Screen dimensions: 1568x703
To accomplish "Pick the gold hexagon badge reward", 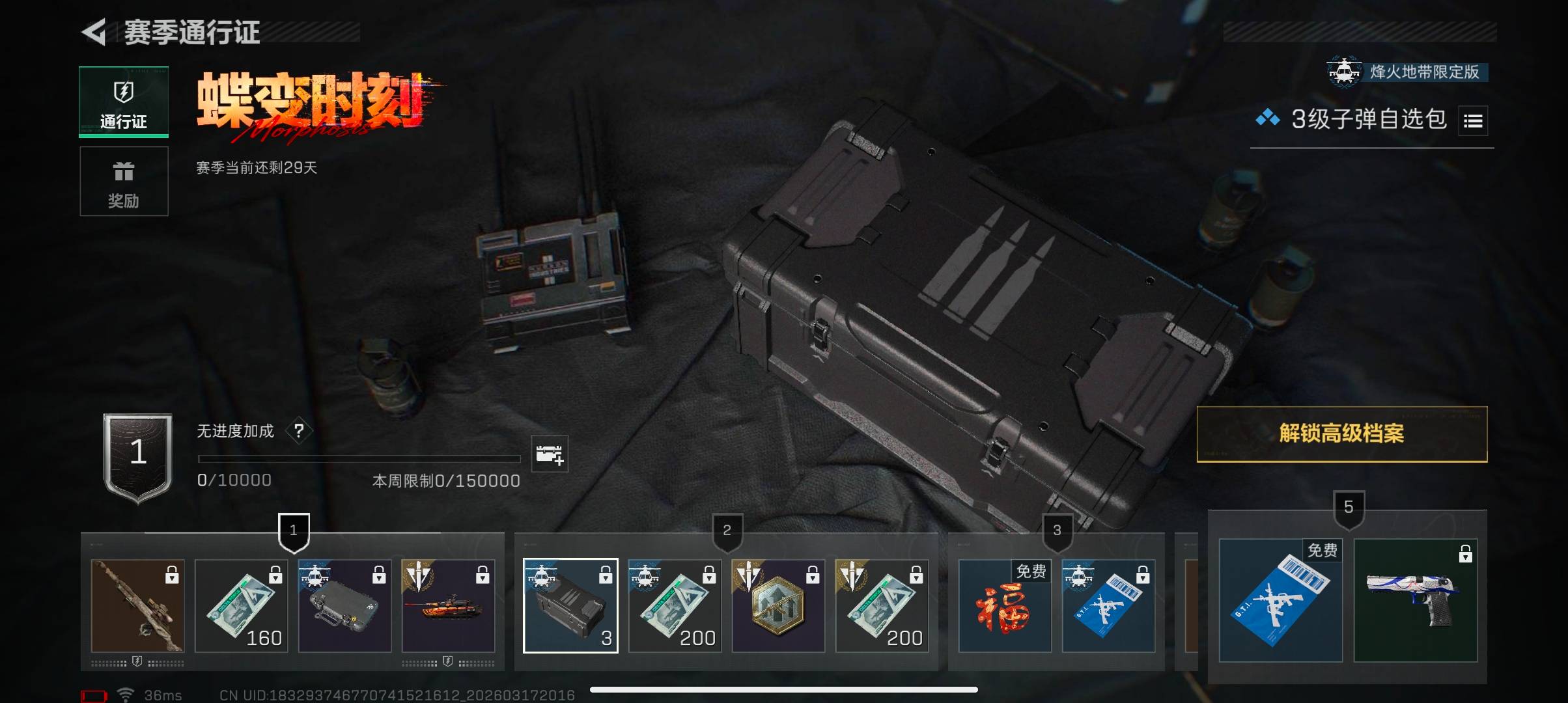I will (x=778, y=606).
